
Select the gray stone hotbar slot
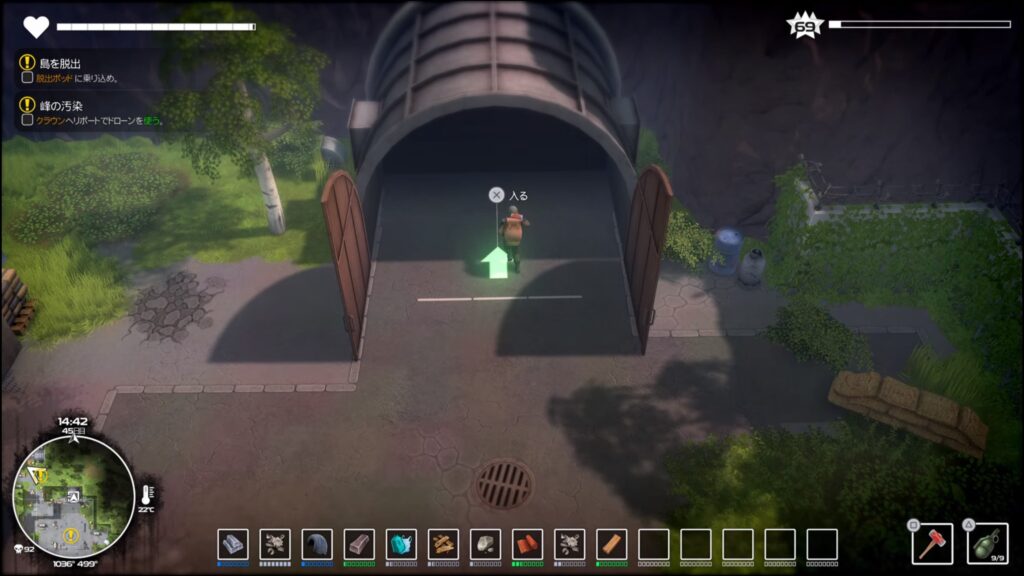coord(485,544)
